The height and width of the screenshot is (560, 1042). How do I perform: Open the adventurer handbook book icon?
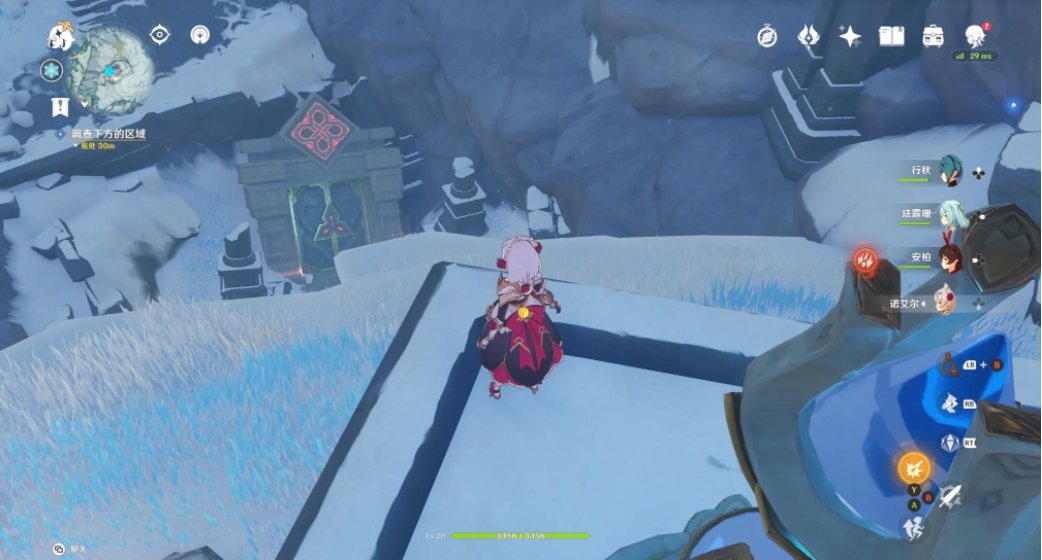click(x=891, y=37)
